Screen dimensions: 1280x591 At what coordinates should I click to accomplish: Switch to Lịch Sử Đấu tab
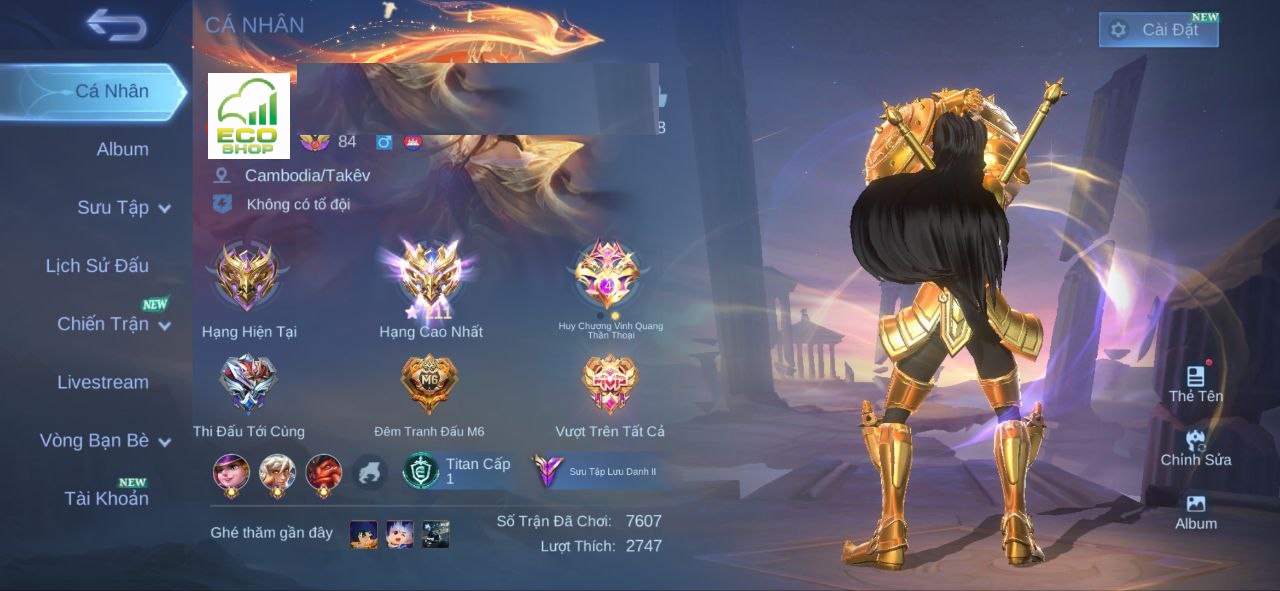tap(97, 266)
